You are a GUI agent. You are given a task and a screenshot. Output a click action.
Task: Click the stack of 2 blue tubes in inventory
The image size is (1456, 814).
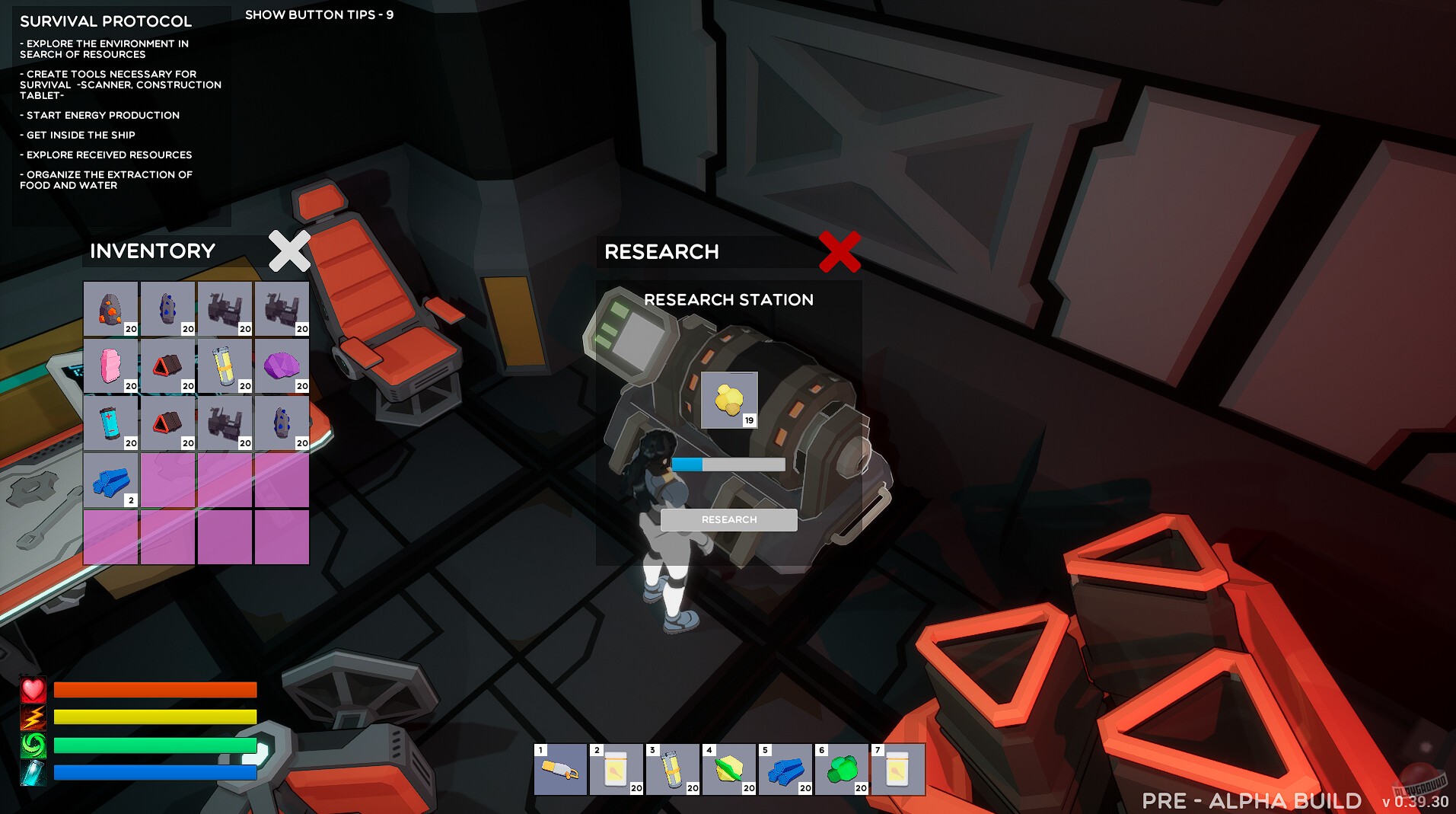[x=110, y=480]
